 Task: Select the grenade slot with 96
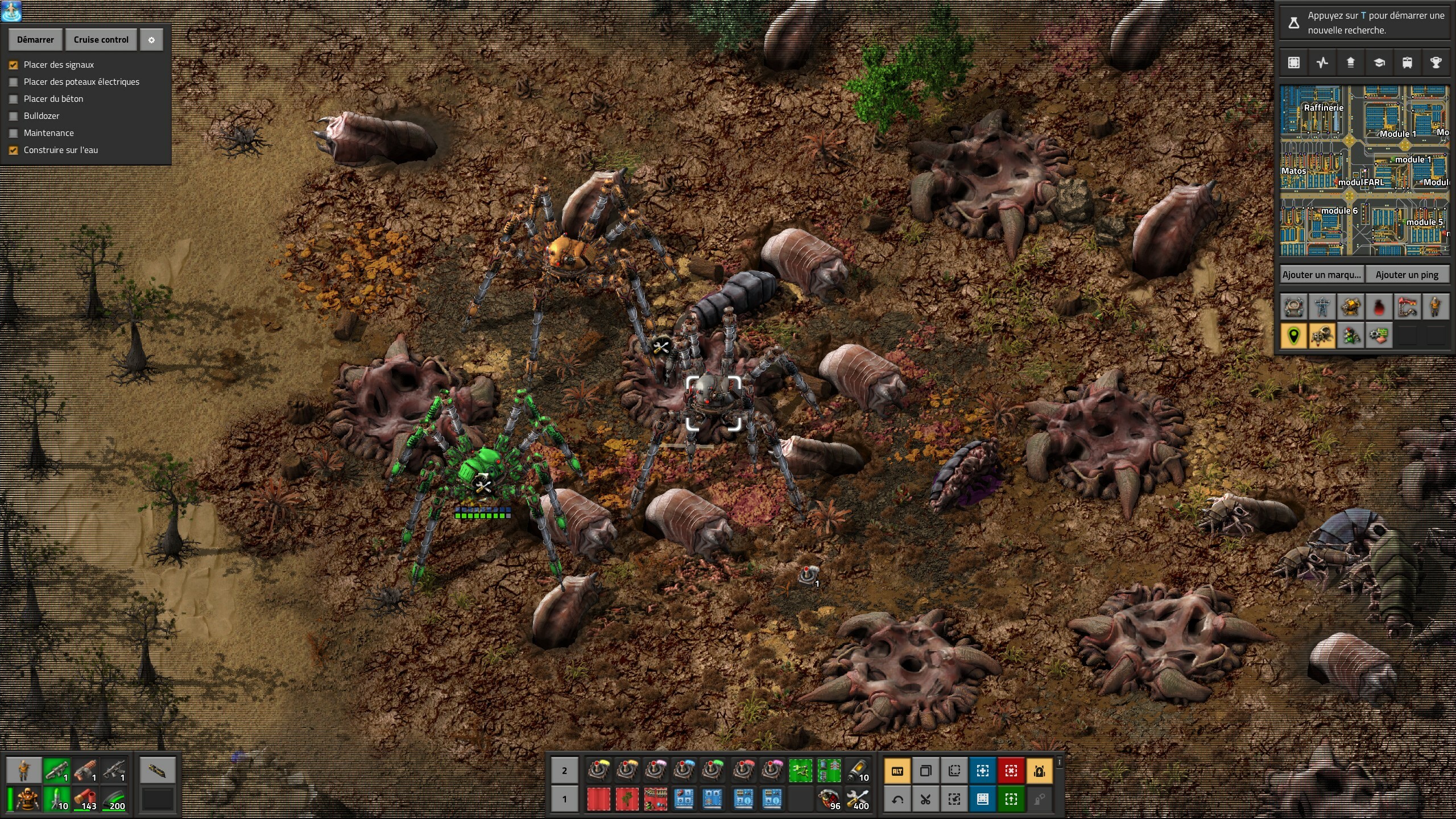(x=829, y=799)
